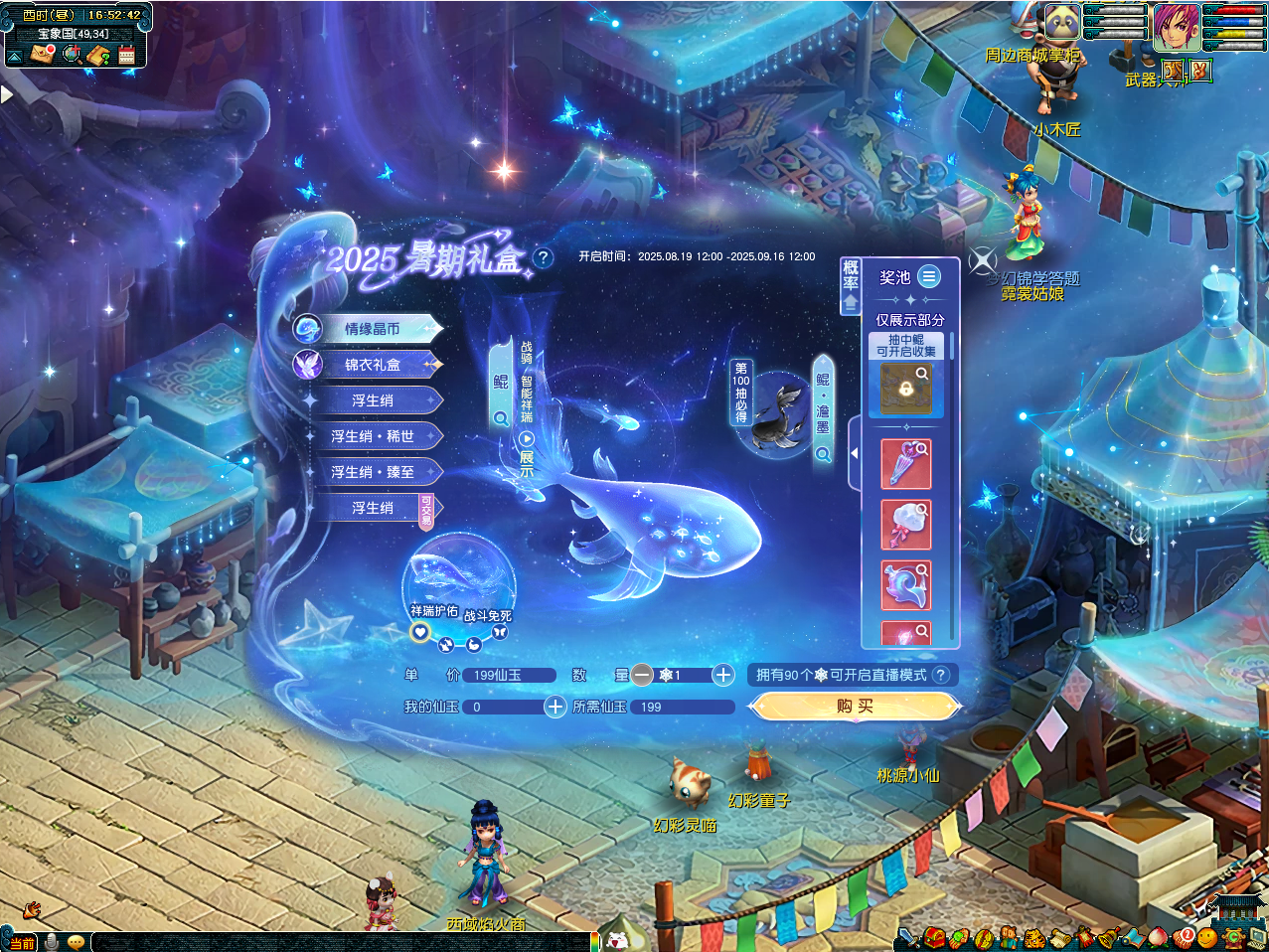Viewport: 1269px width, 952px height.
Task: Inspect the 鲲·澹墨 mount with its magnifier
Action: tap(823, 454)
